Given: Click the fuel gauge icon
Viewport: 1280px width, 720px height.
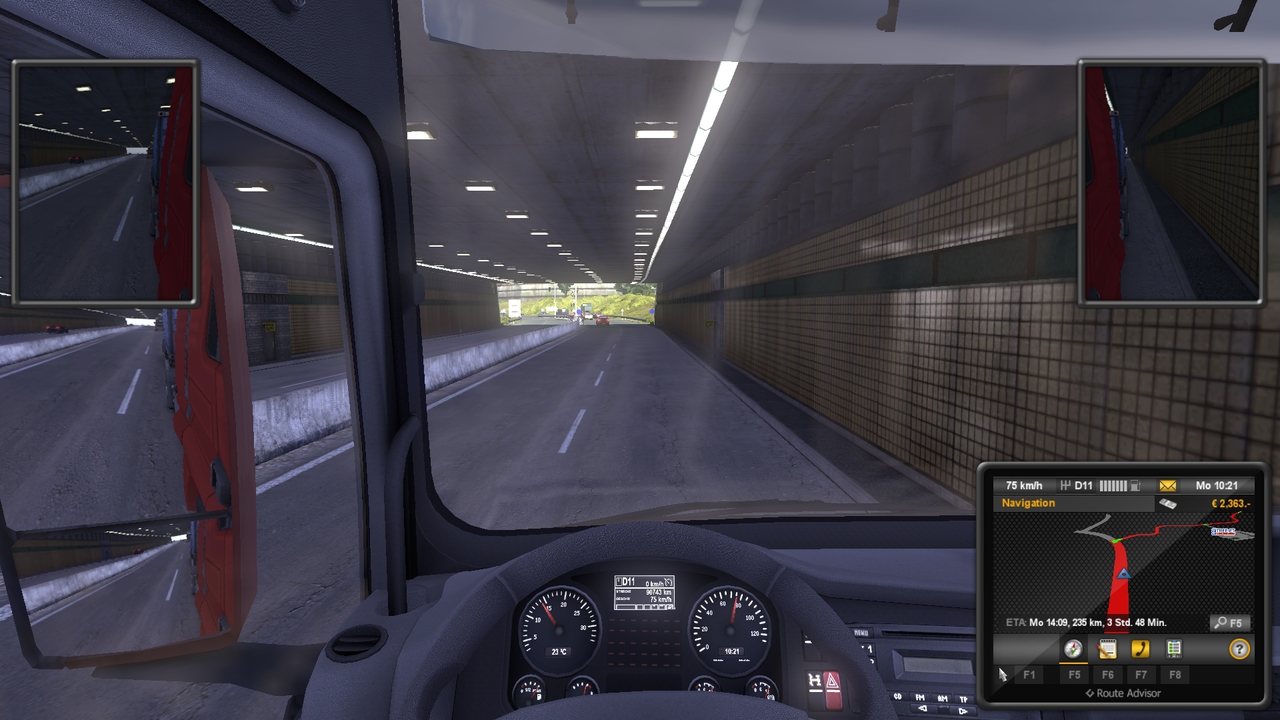Looking at the screenshot, I should click(x=1135, y=485).
